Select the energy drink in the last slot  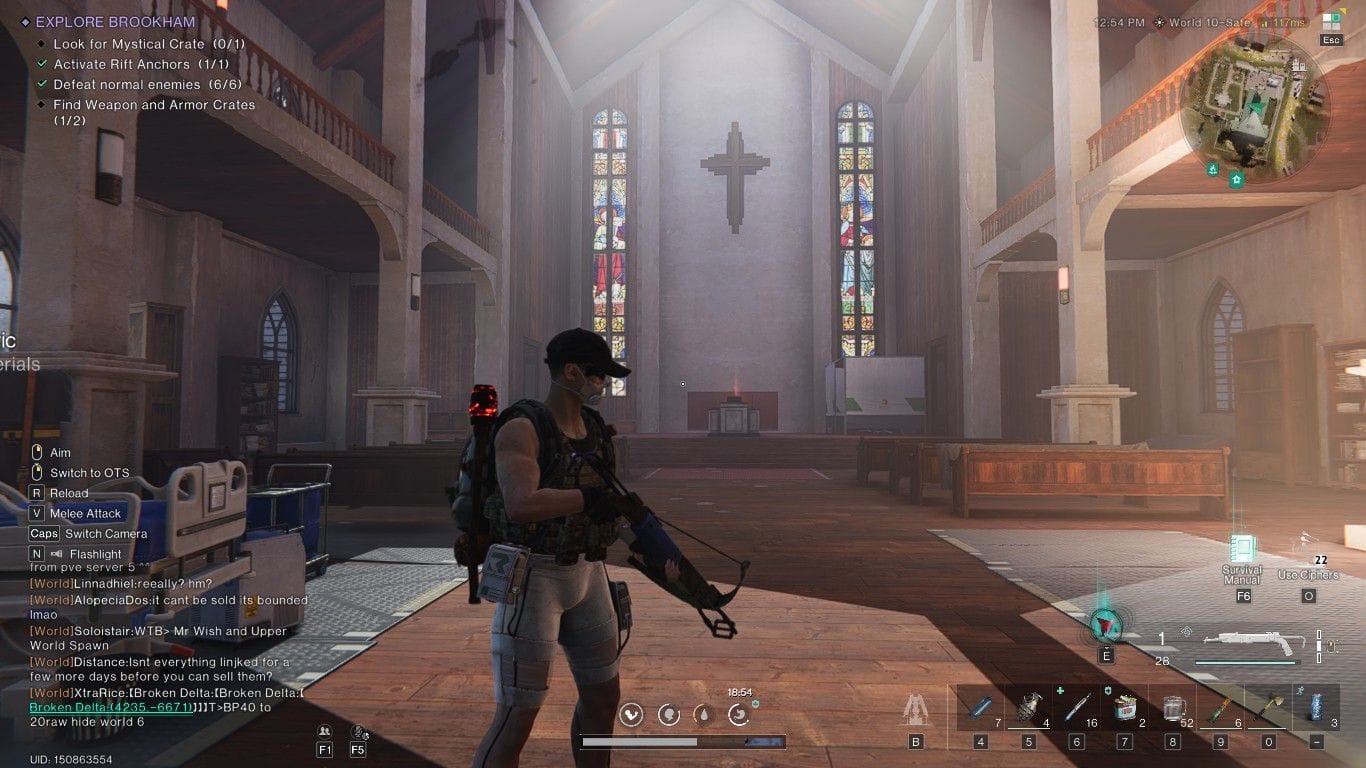1315,703
